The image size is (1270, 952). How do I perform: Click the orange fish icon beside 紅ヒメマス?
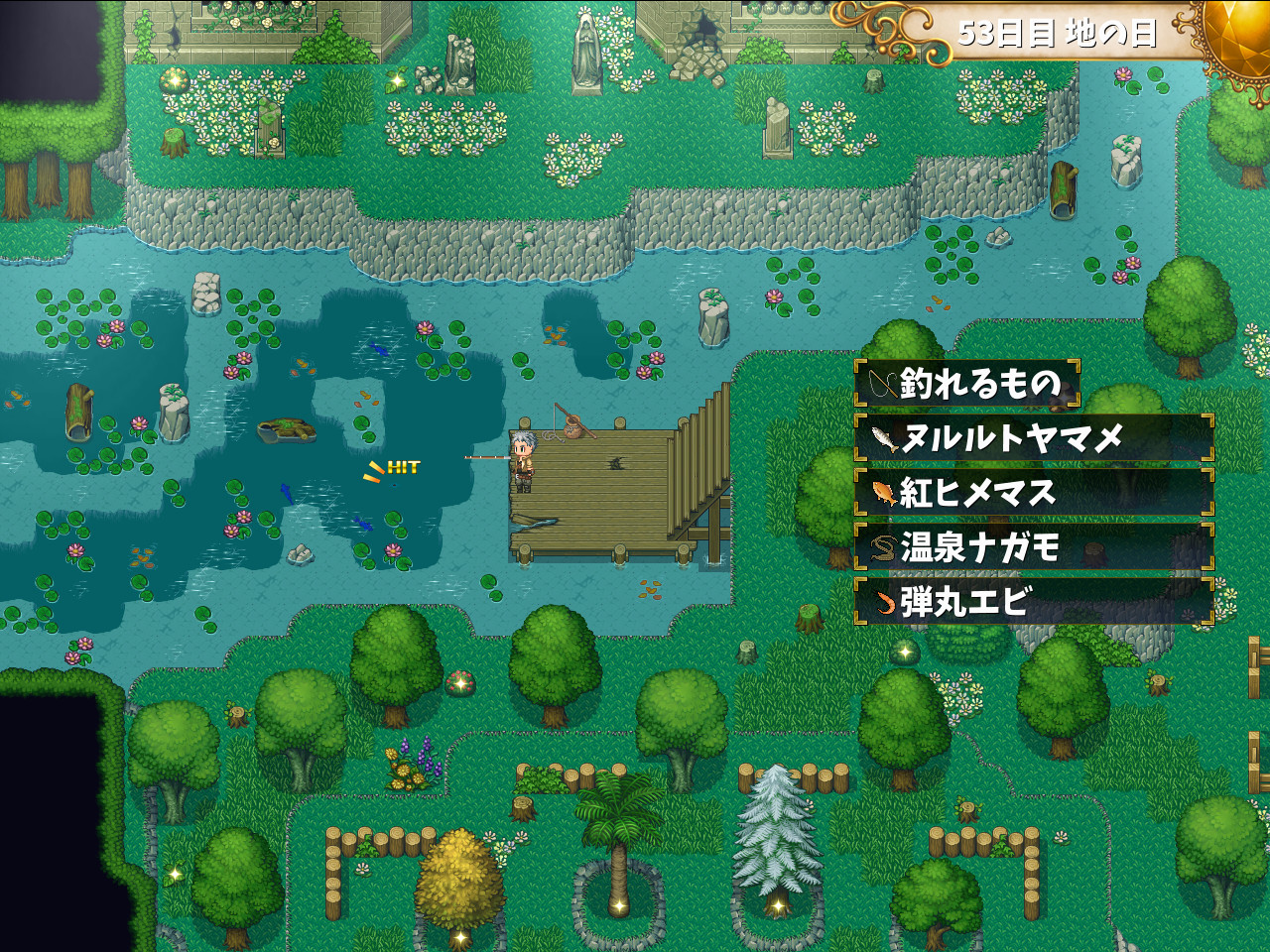(x=885, y=492)
